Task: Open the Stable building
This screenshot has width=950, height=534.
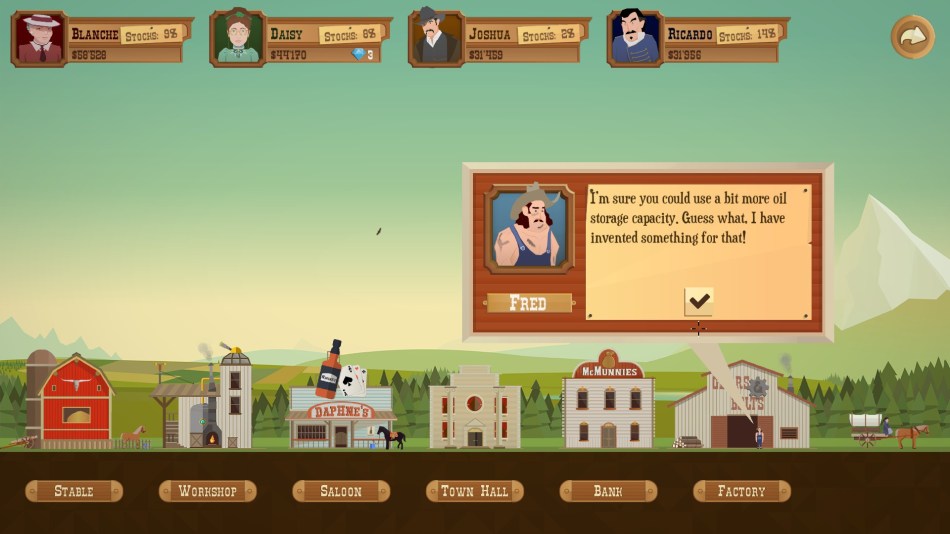Action: (x=74, y=491)
